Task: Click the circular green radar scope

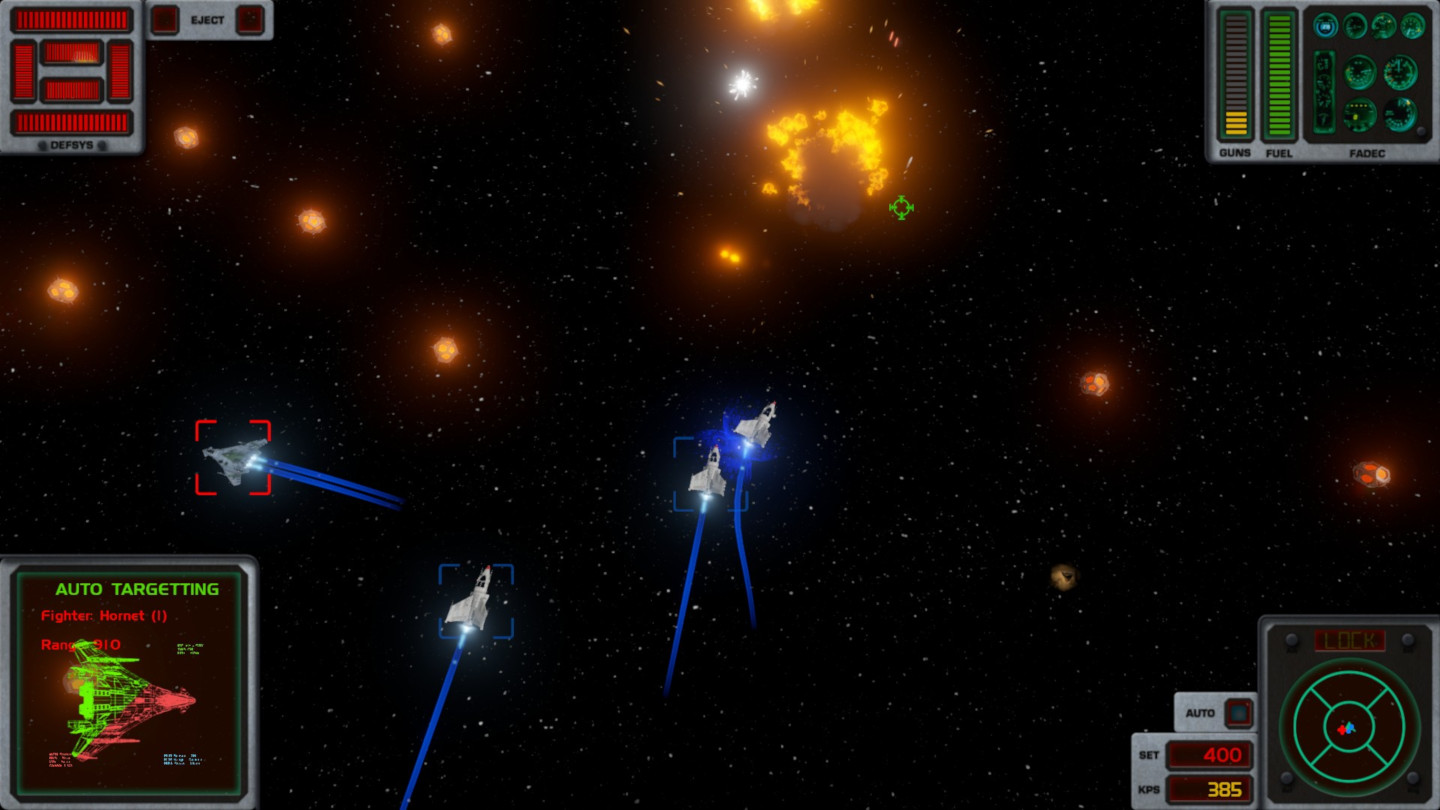Action: coord(1348,727)
